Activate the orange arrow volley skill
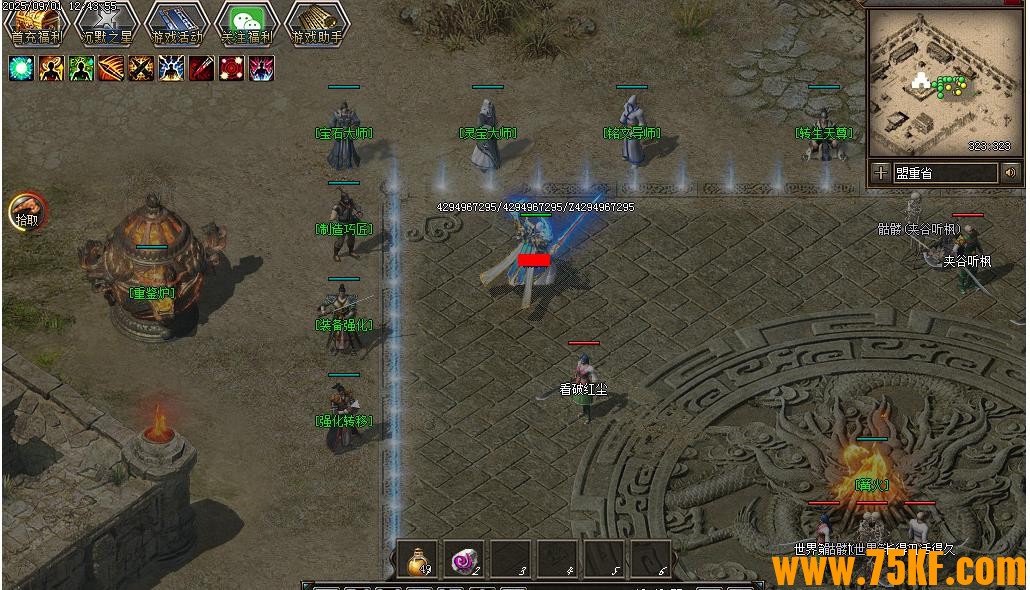 click(x=111, y=68)
